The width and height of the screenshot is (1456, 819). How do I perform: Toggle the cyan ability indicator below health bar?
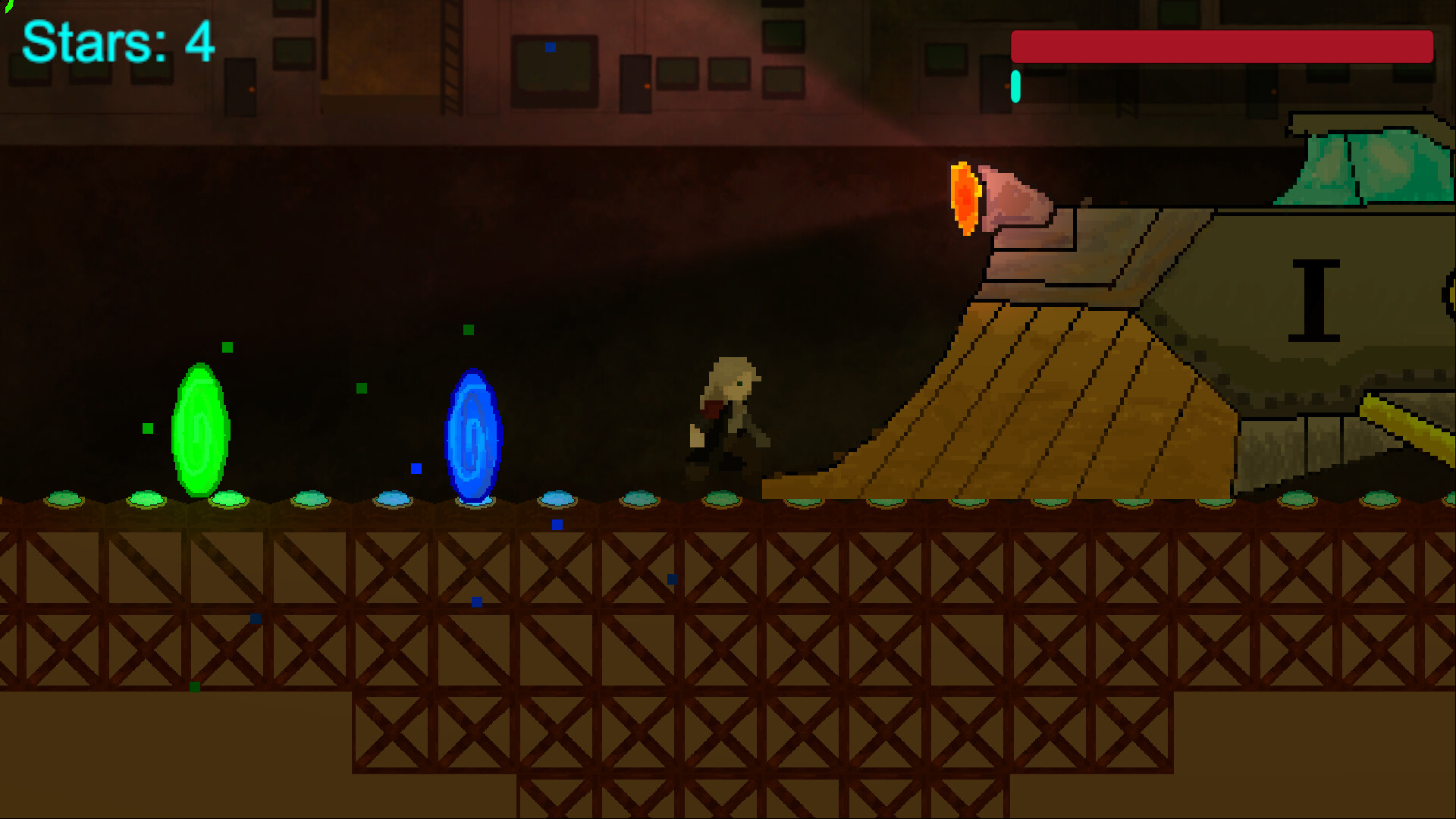point(1015,85)
